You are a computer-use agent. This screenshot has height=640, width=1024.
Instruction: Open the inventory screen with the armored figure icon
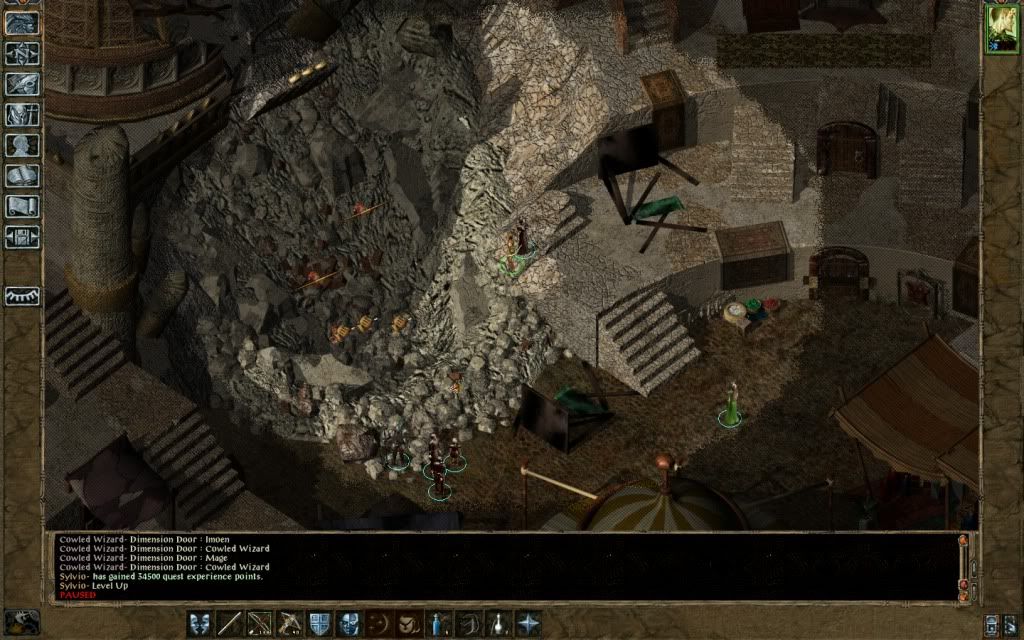(x=22, y=114)
